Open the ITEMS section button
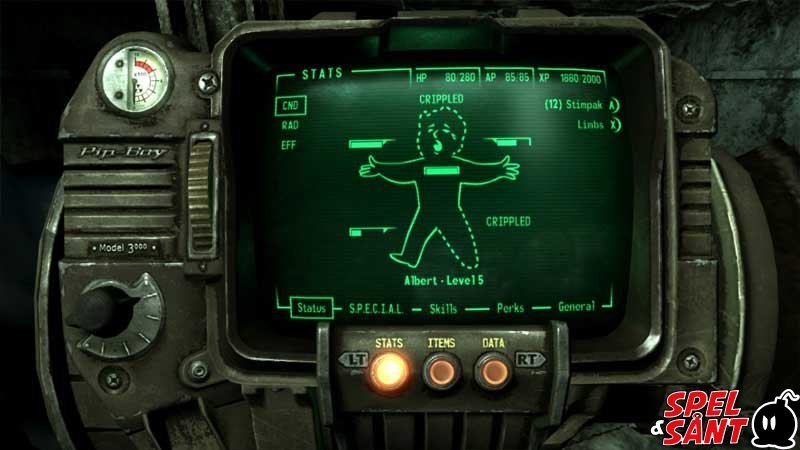 click(x=441, y=370)
